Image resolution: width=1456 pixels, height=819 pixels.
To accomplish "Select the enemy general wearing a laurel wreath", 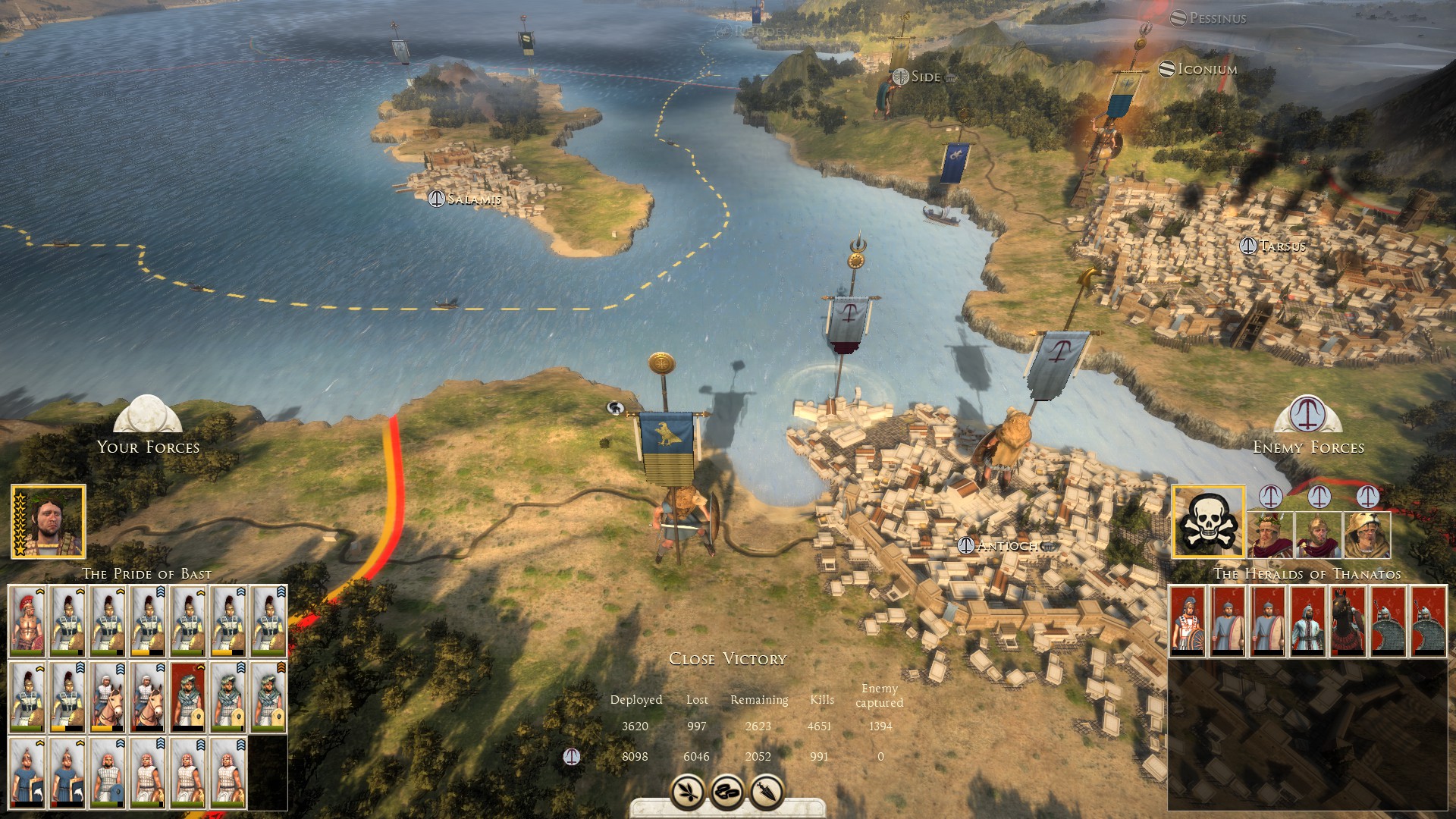I will click(1270, 534).
